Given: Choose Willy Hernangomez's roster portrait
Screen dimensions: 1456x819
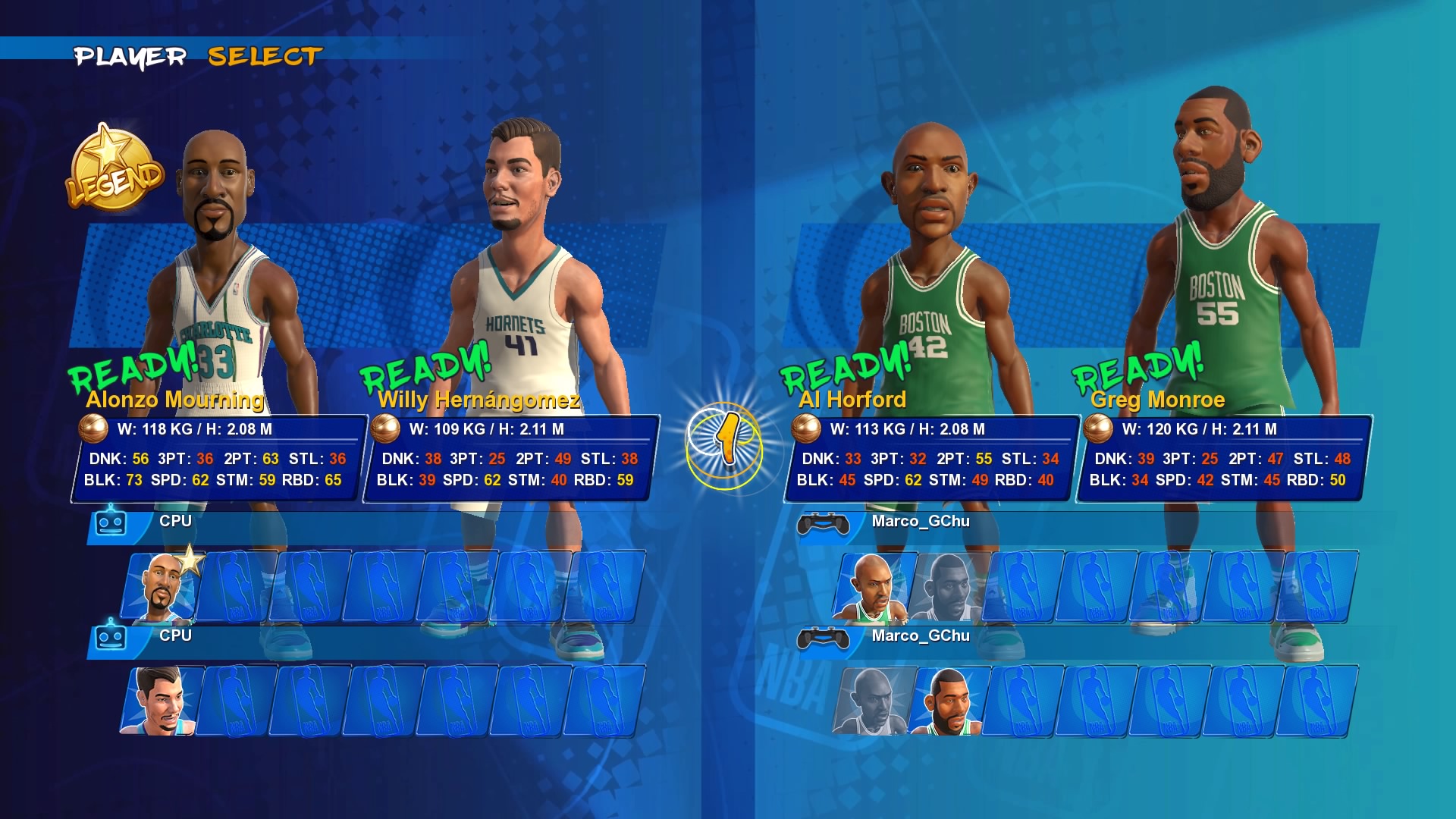Looking at the screenshot, I should tap(160, 701).
